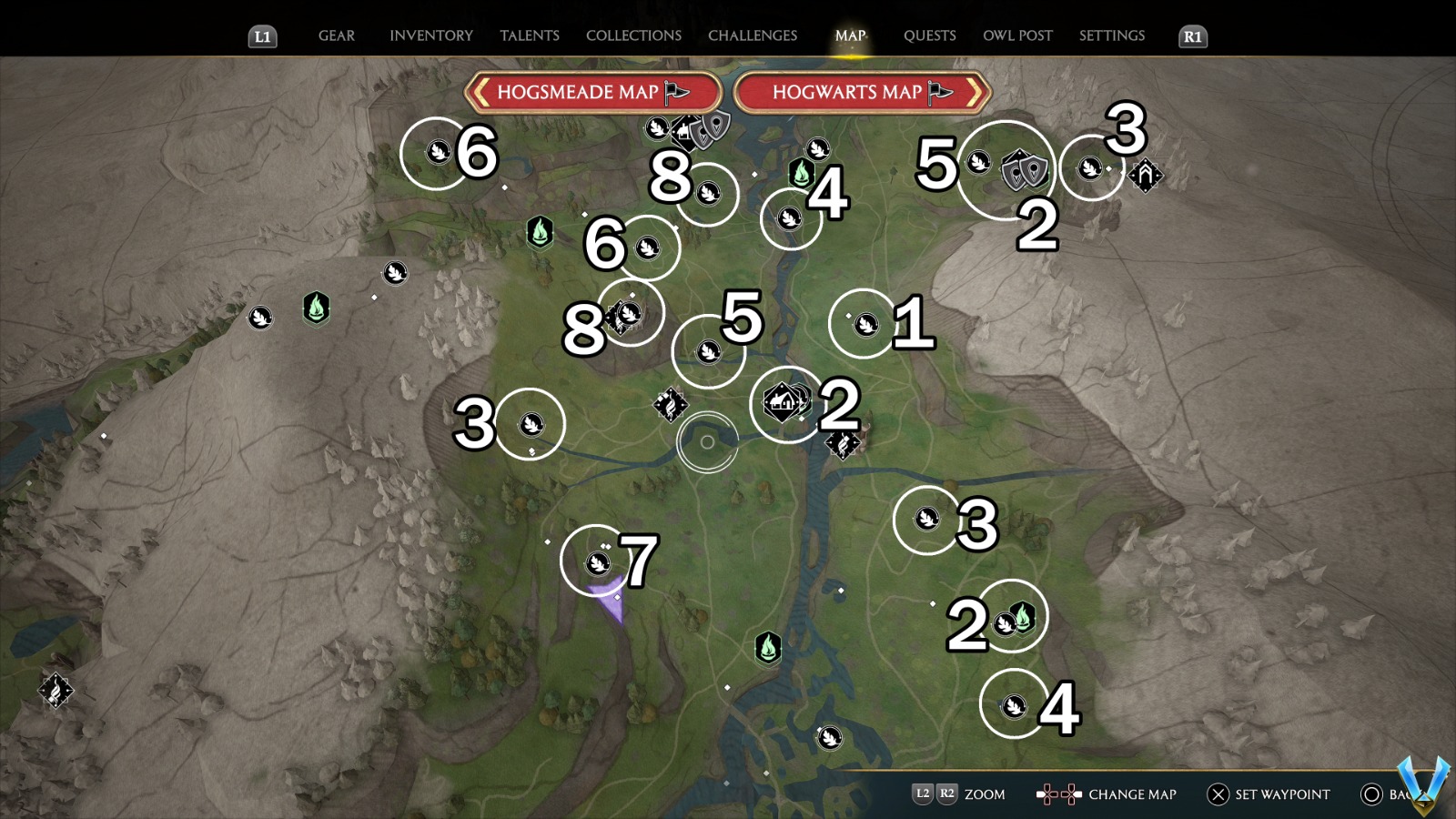The image size is (1456, 819).
Task: Open the OWL POST tab
Action: [x=1018, y=35]
